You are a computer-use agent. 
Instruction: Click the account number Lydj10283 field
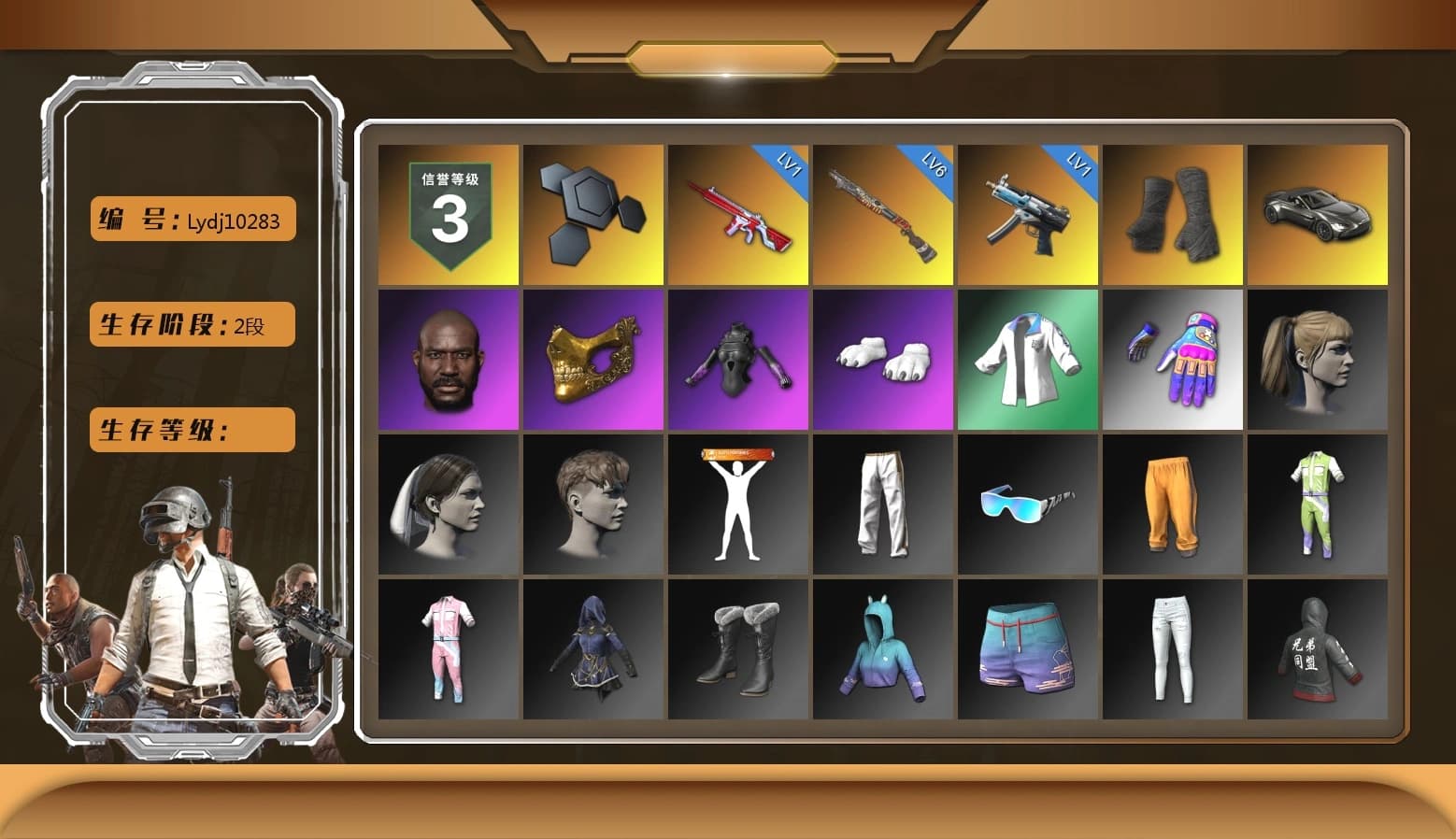click(191, 220)
